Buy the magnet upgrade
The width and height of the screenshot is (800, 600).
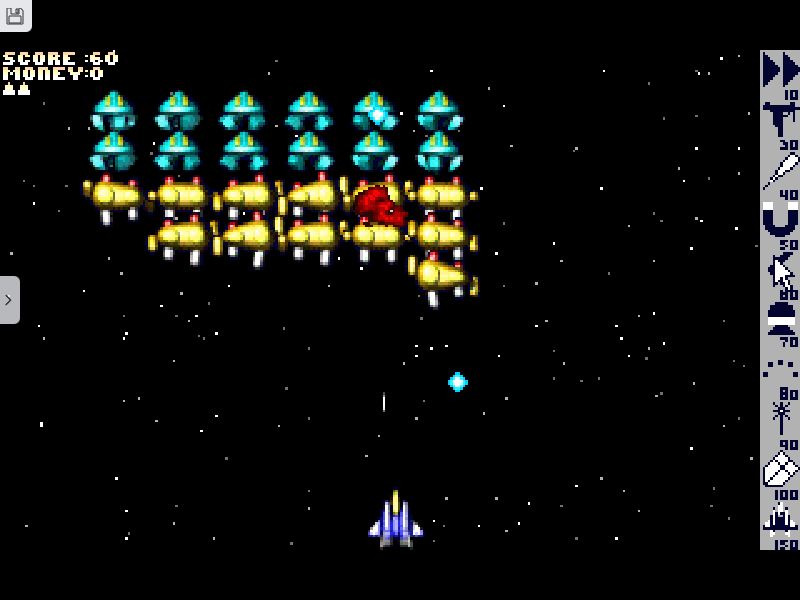point(780,218)
